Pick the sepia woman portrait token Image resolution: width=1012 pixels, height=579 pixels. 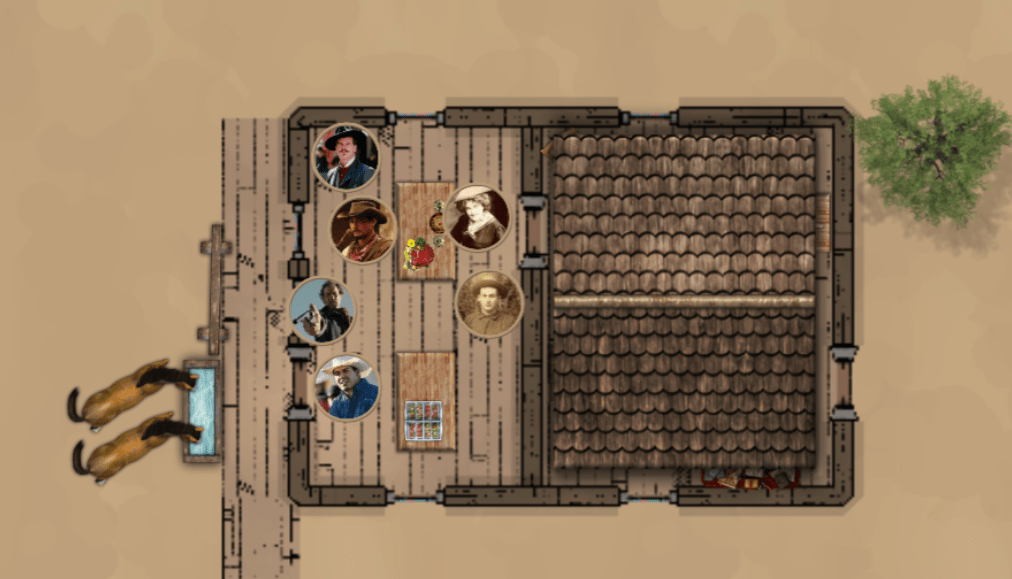pos(477,217)
